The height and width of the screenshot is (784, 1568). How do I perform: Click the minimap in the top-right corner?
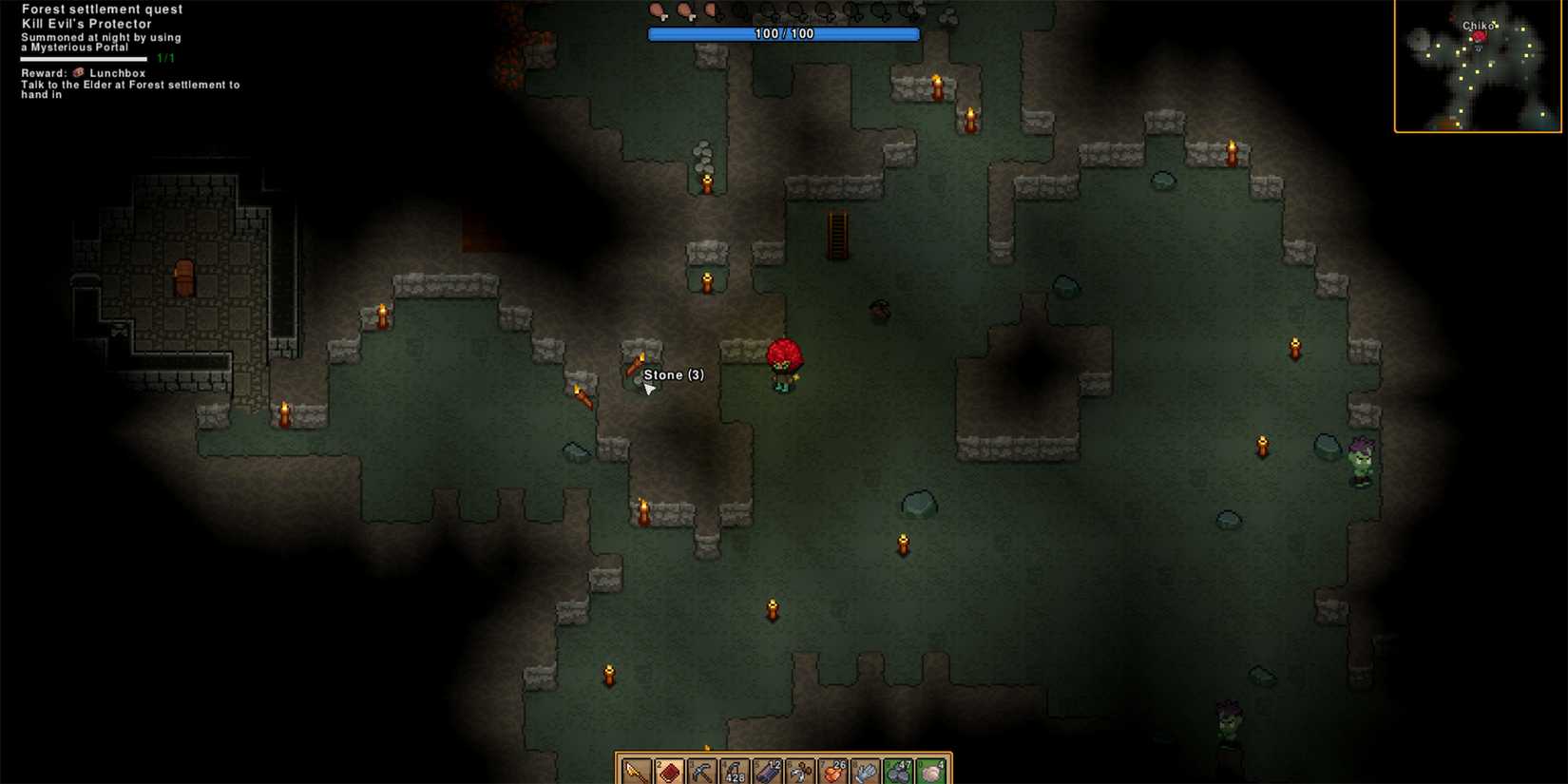(x=1477, y=67)
